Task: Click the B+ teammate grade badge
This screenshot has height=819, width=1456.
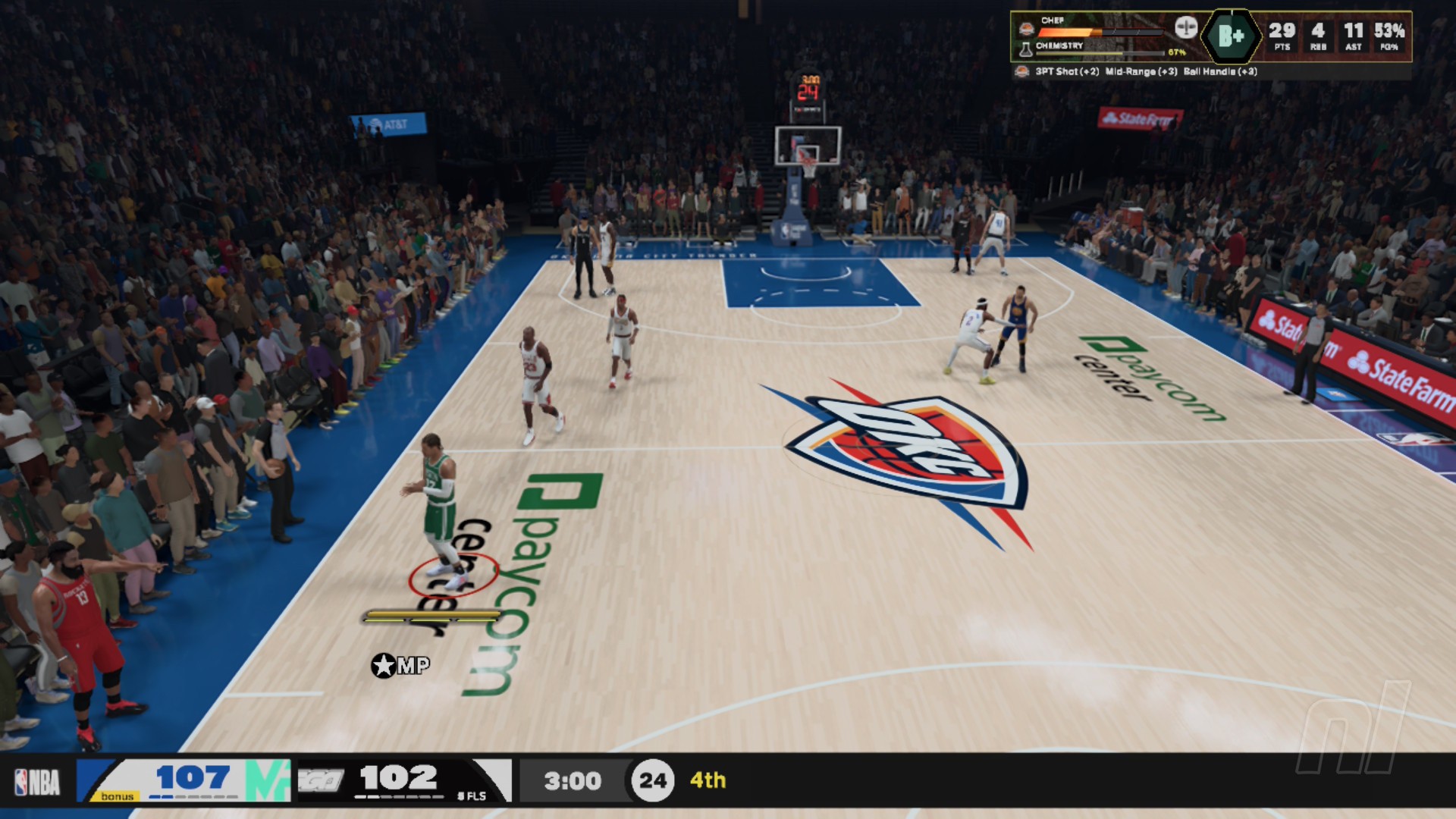Action: tap(1231, 36)
